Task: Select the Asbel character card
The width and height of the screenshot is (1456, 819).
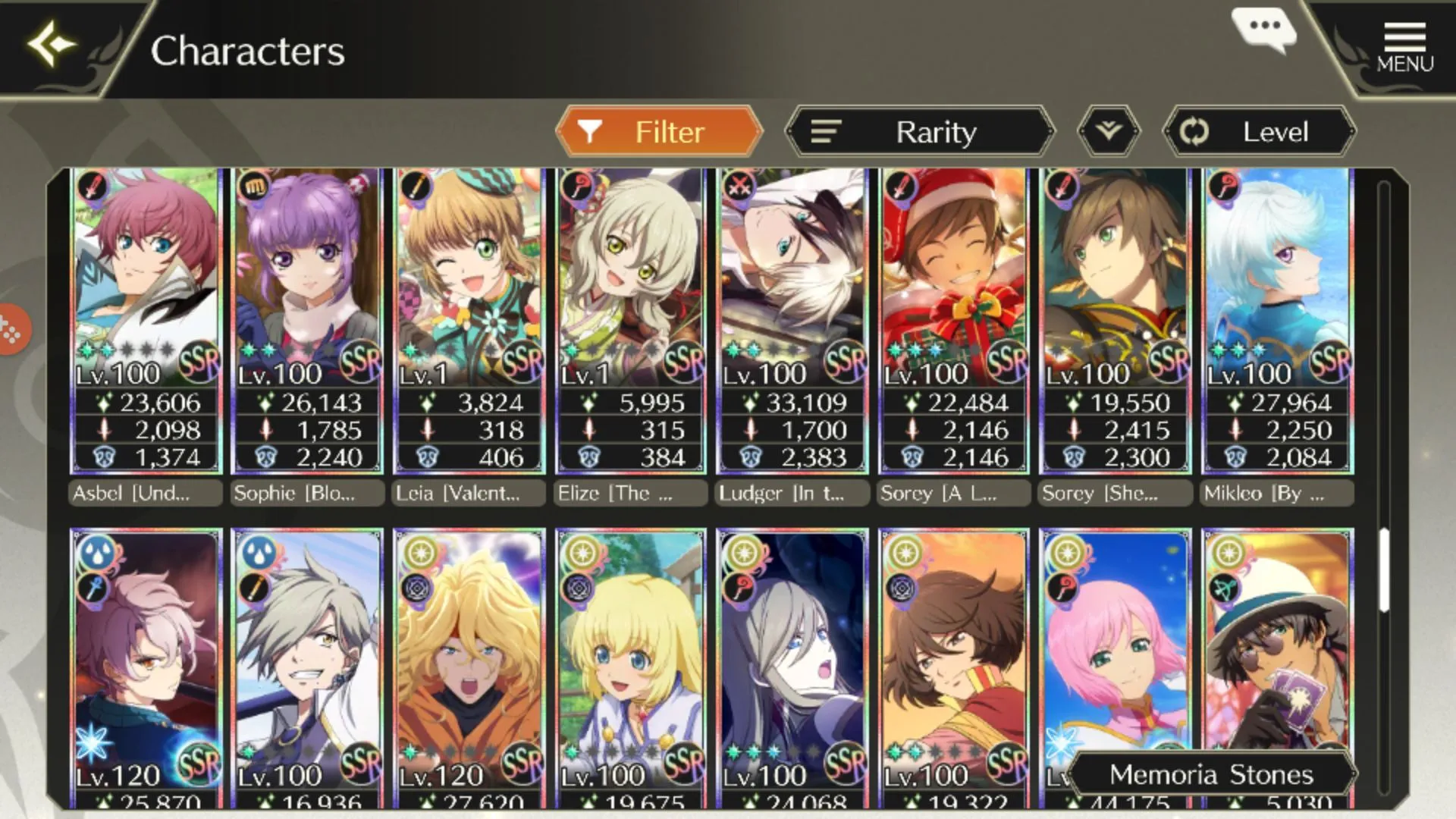Action: (146, 320)
